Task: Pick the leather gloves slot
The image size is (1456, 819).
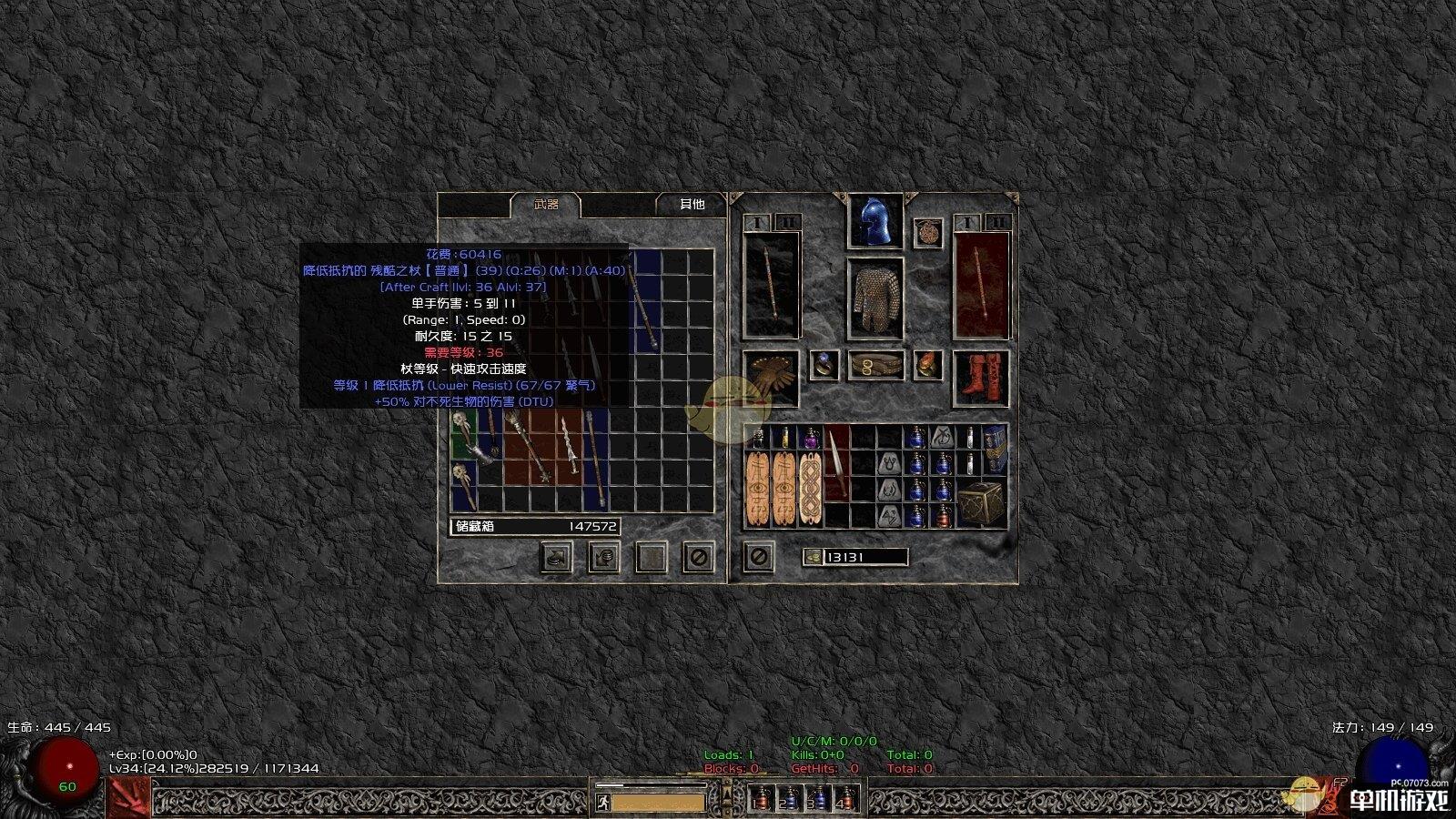Action: 771,377
